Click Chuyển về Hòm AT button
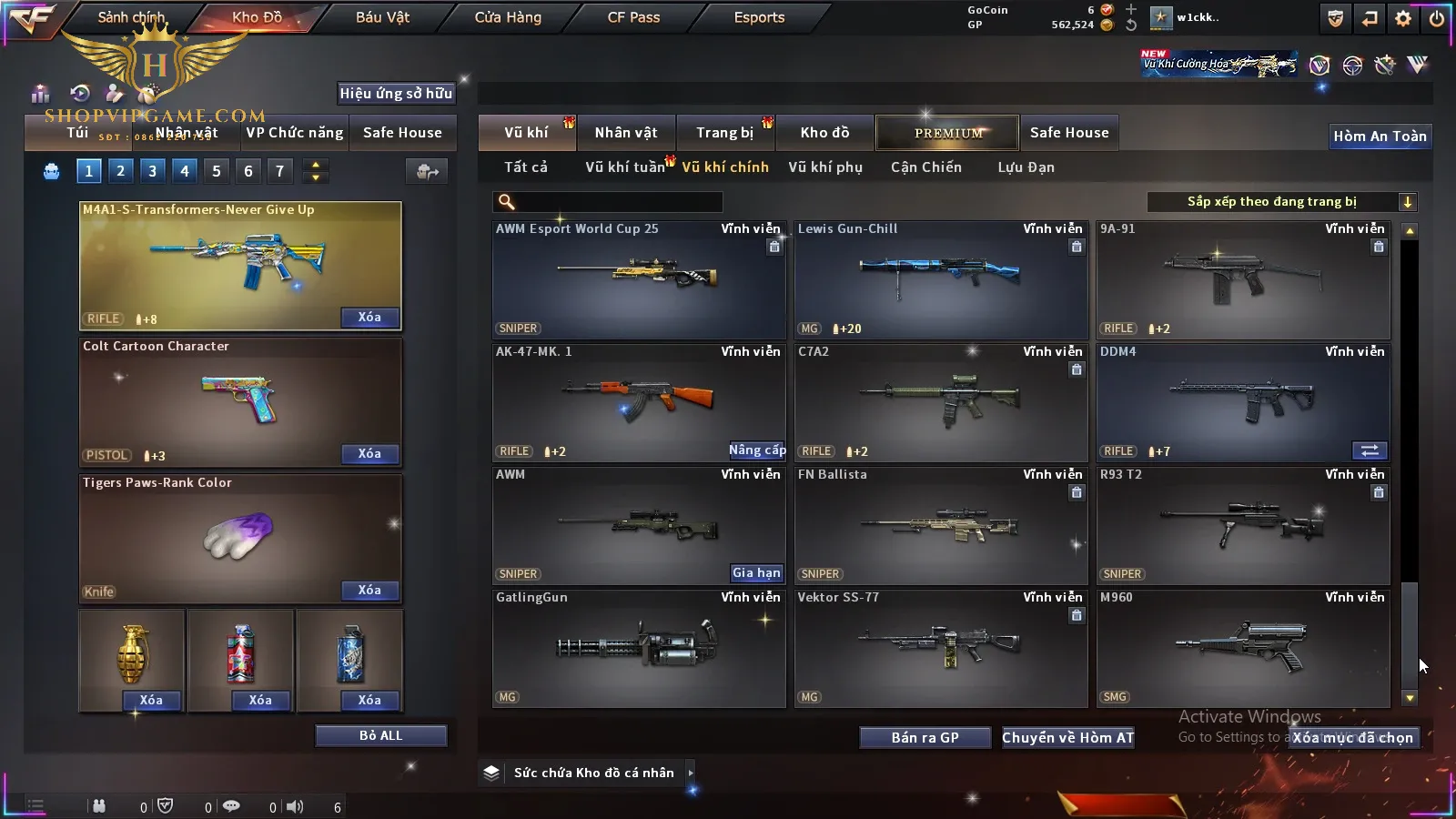1456x819 pixels. 1067,738
